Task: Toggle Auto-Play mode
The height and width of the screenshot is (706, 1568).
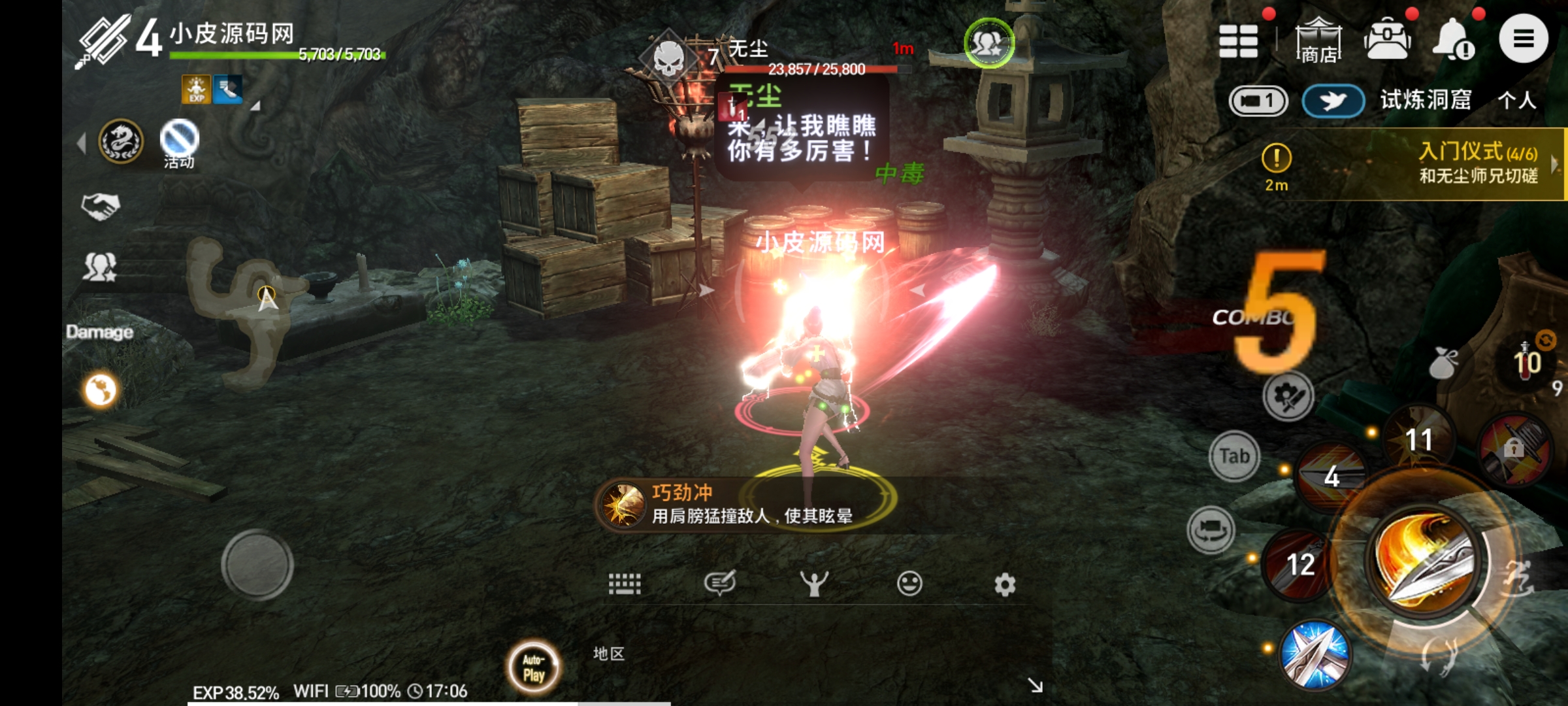Action: [534, 667]
